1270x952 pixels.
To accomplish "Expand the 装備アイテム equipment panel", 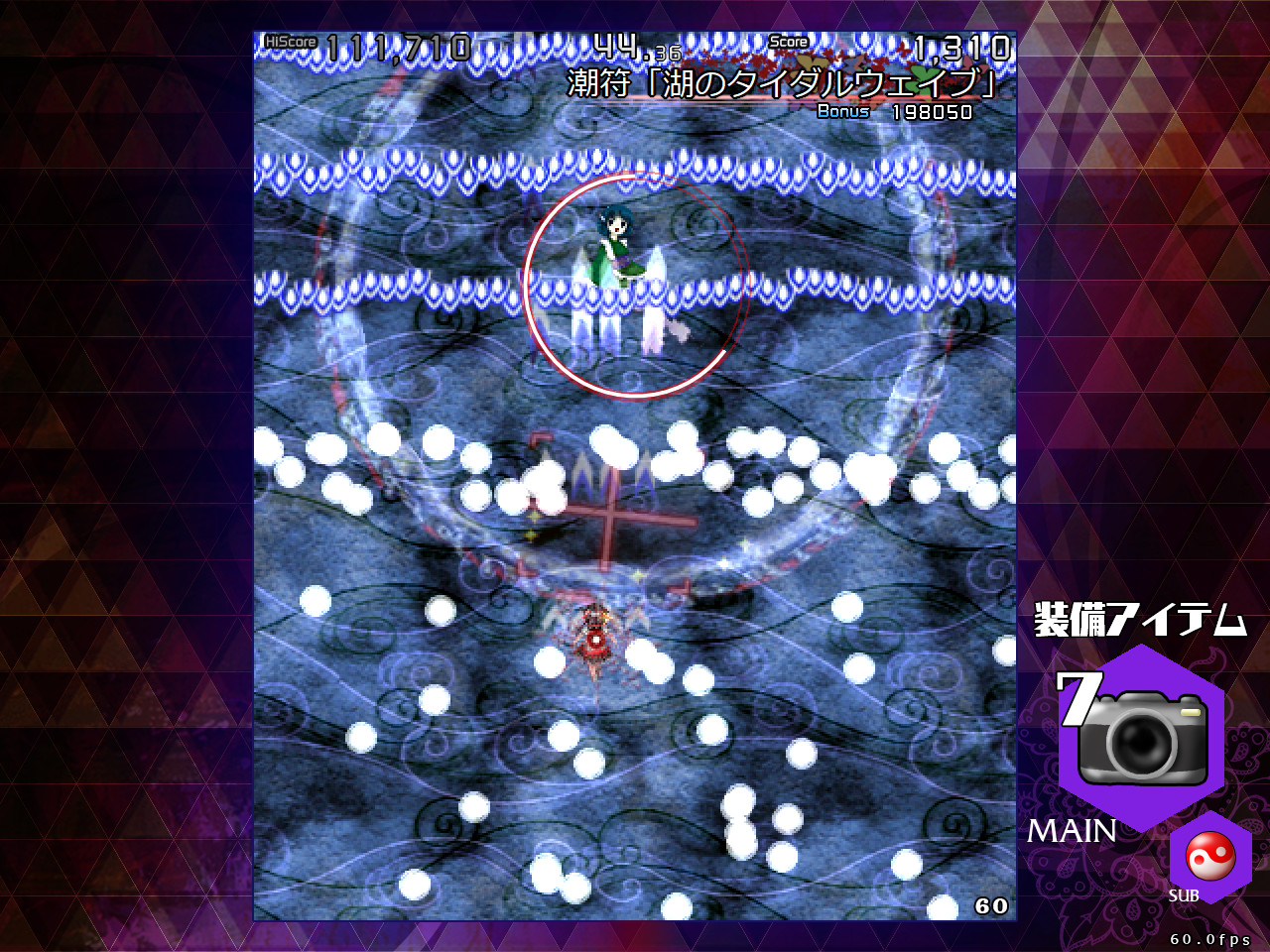I will [x=1139, y=617].
